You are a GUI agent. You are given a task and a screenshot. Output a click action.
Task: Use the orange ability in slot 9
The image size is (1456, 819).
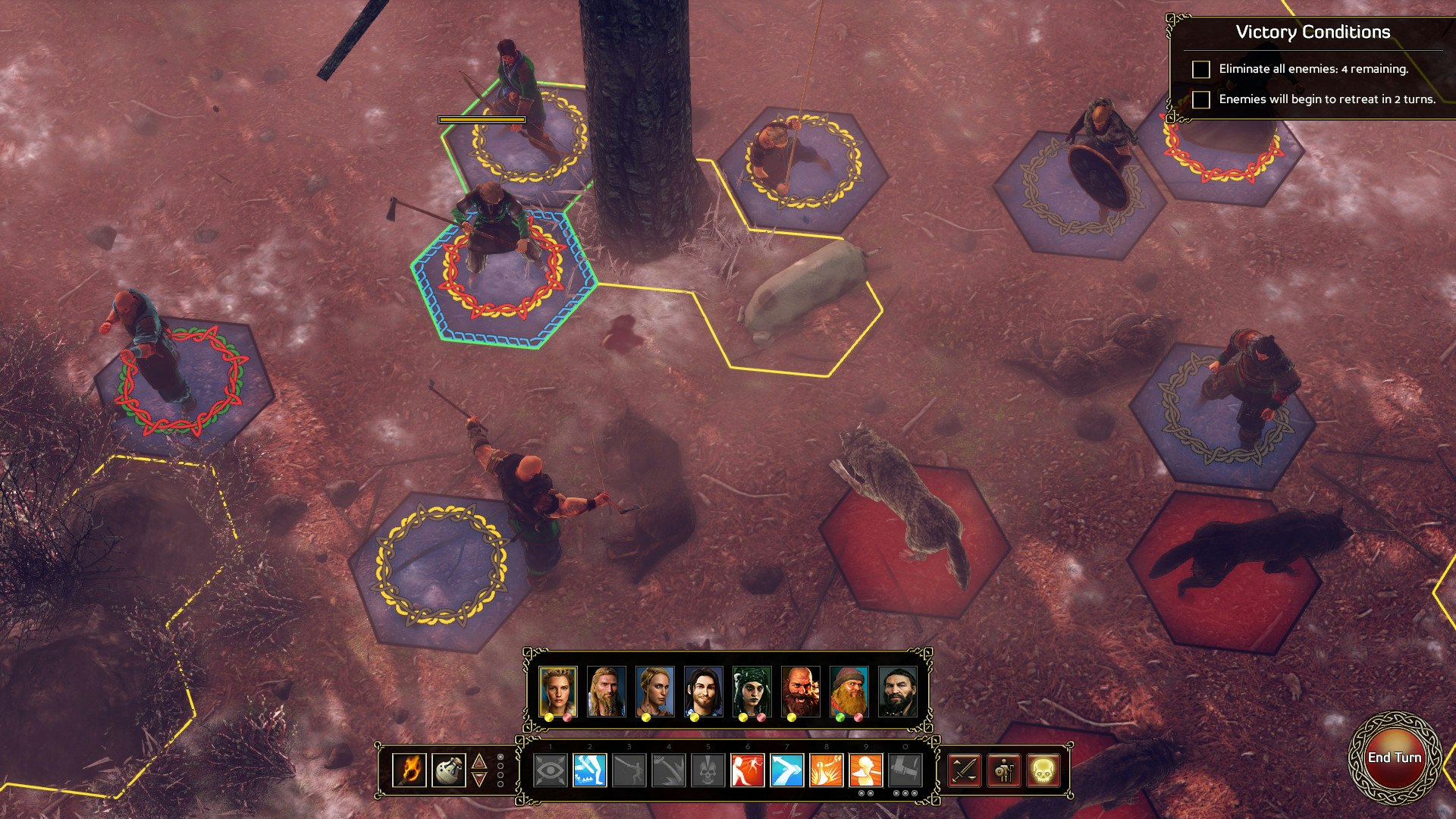click(x=868, y=770)
